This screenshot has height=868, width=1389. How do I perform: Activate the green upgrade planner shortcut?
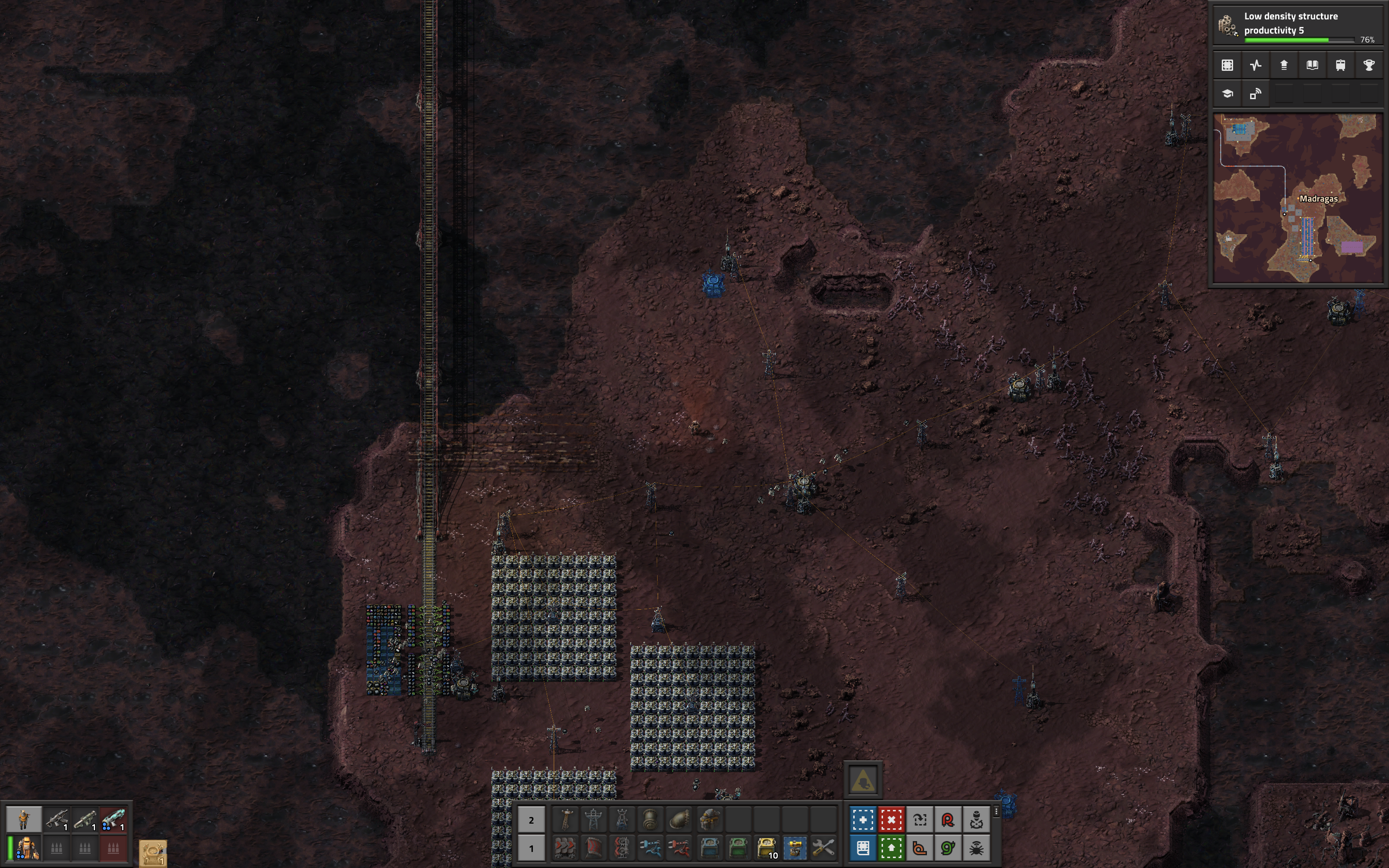891,848
